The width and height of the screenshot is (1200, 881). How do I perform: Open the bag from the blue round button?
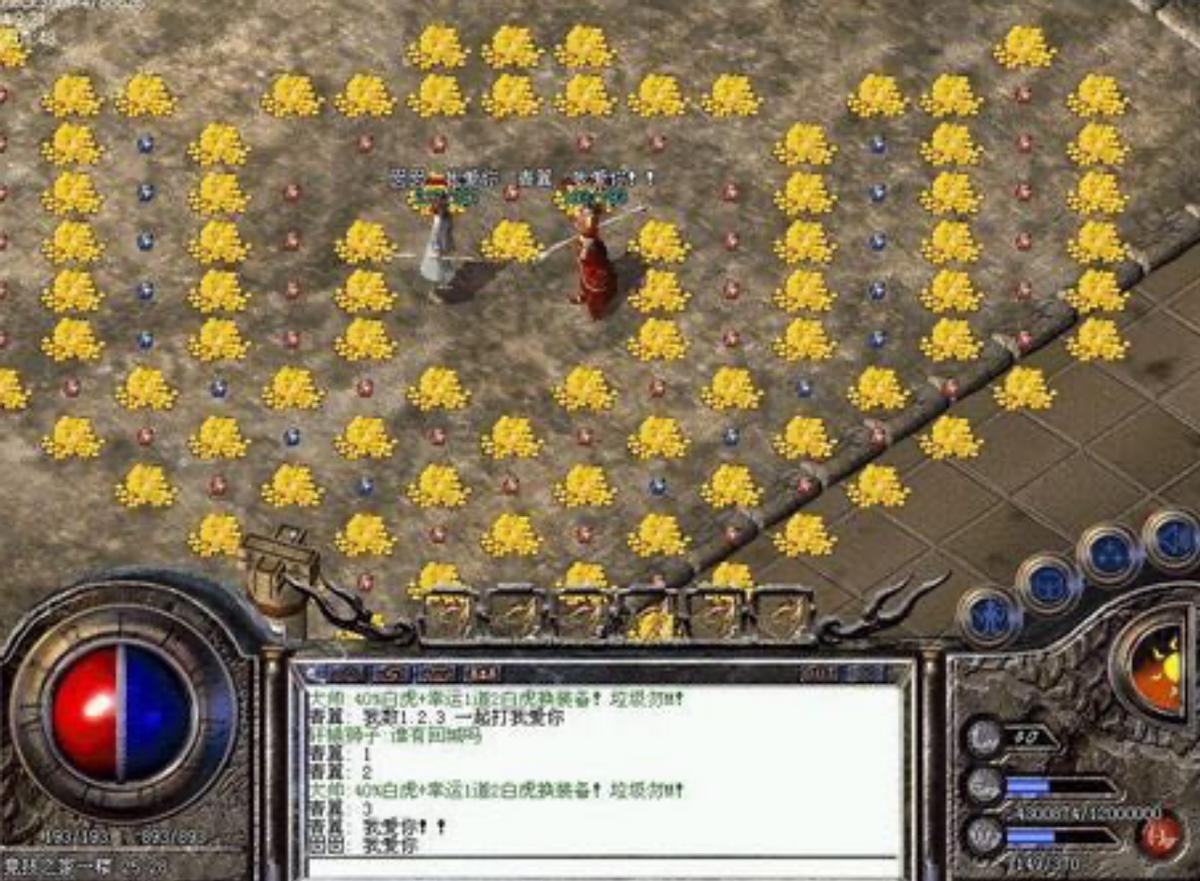pos(1047,584)
